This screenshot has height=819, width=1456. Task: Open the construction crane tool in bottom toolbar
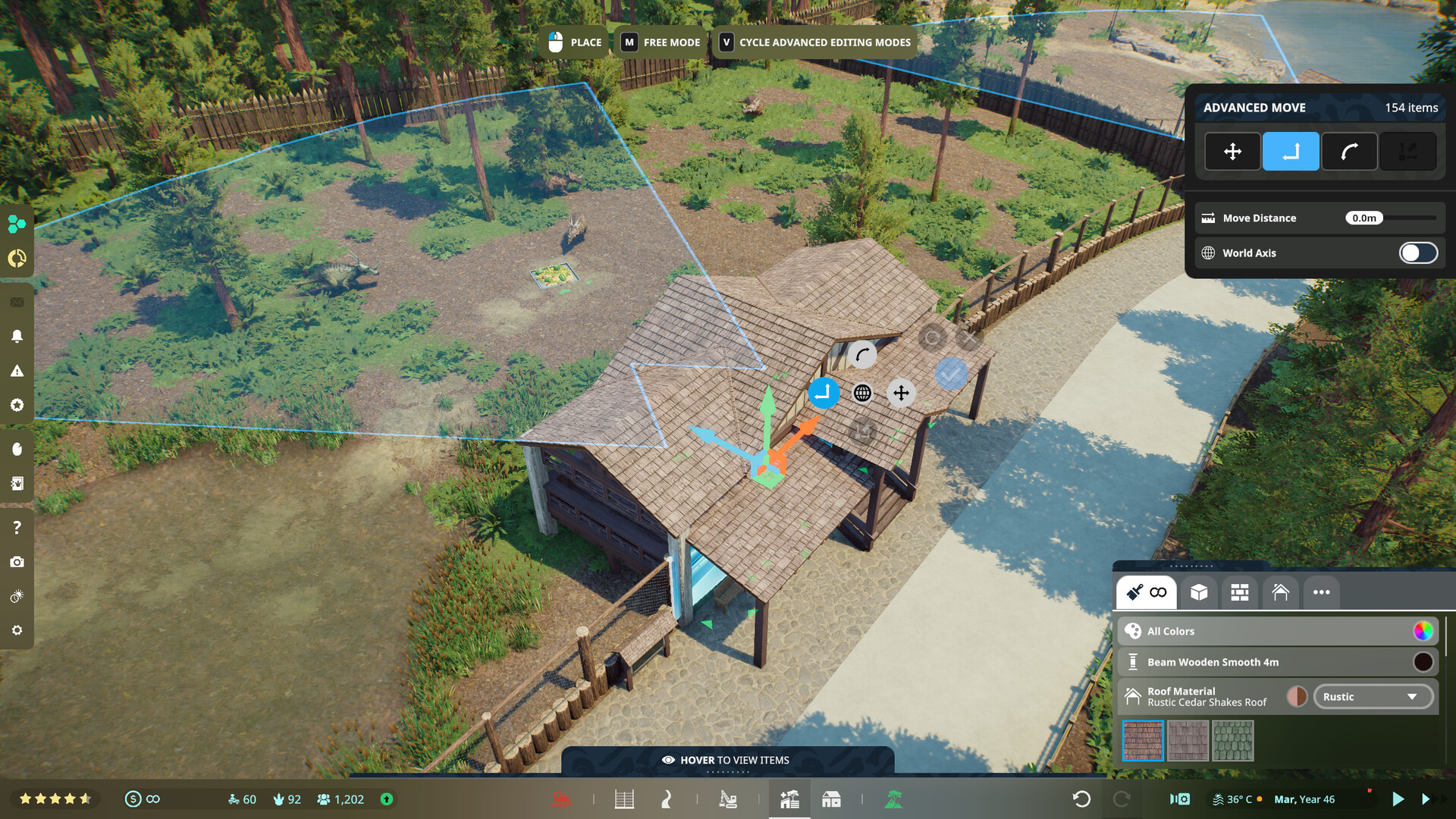click(730, 799)
